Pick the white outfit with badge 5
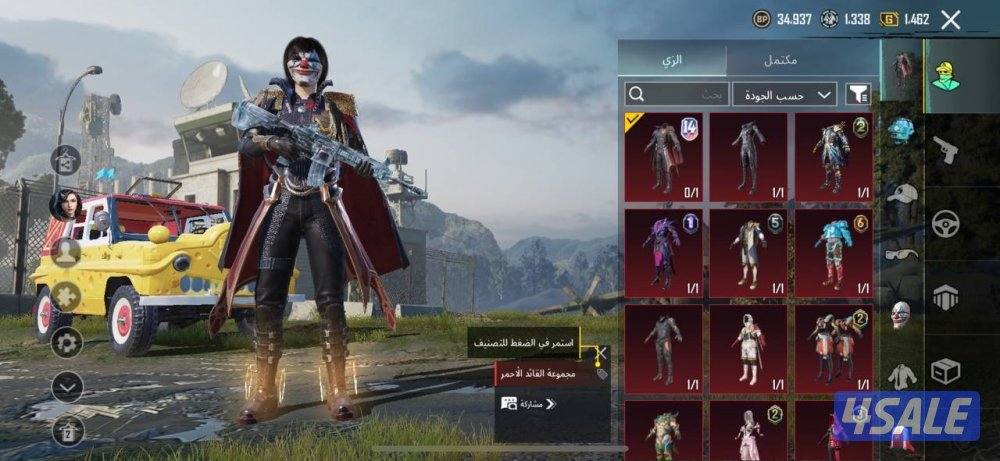The height and width of the screenshot is (461, 1000). [748, 250]
